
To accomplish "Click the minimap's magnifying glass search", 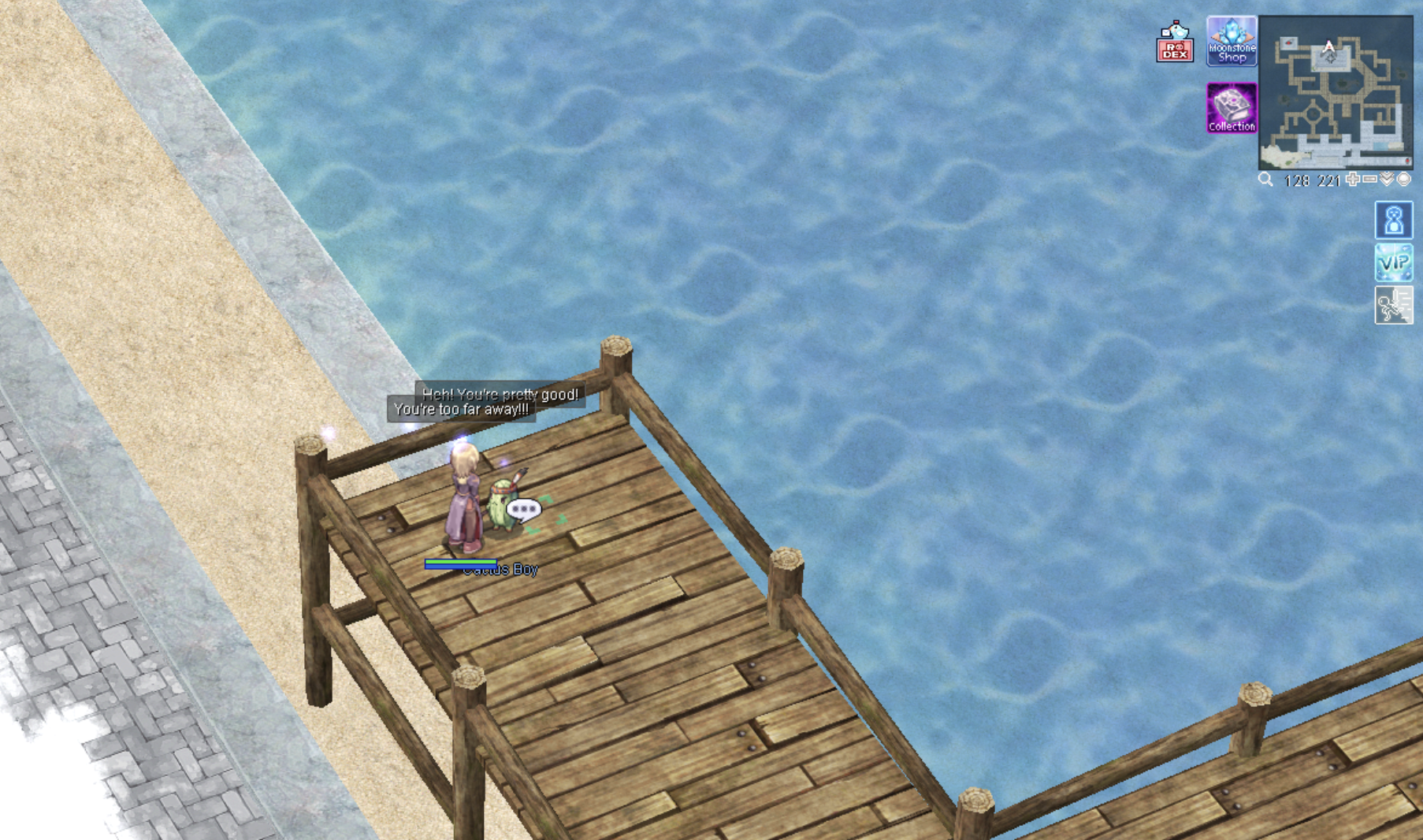I will [1265, 180].
